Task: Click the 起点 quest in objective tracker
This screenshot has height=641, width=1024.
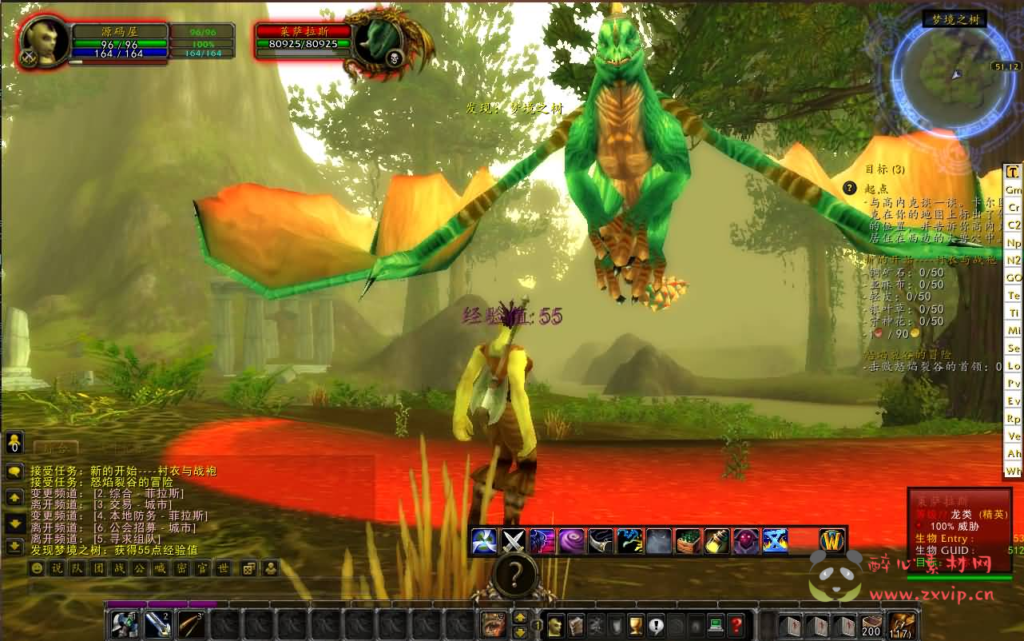Action: click(x=877, y=187)
